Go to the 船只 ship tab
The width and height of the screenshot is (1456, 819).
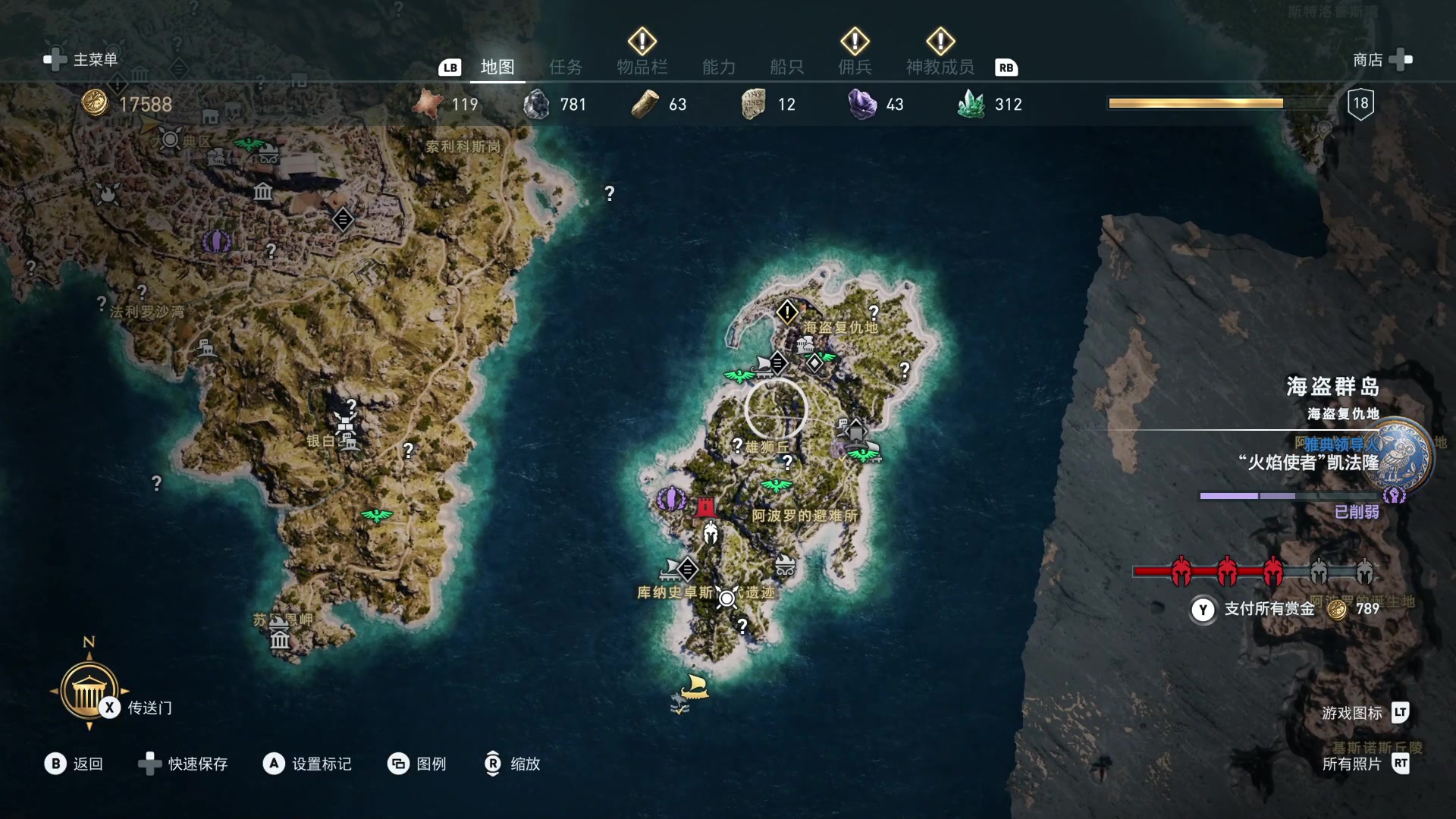(786, 67)
